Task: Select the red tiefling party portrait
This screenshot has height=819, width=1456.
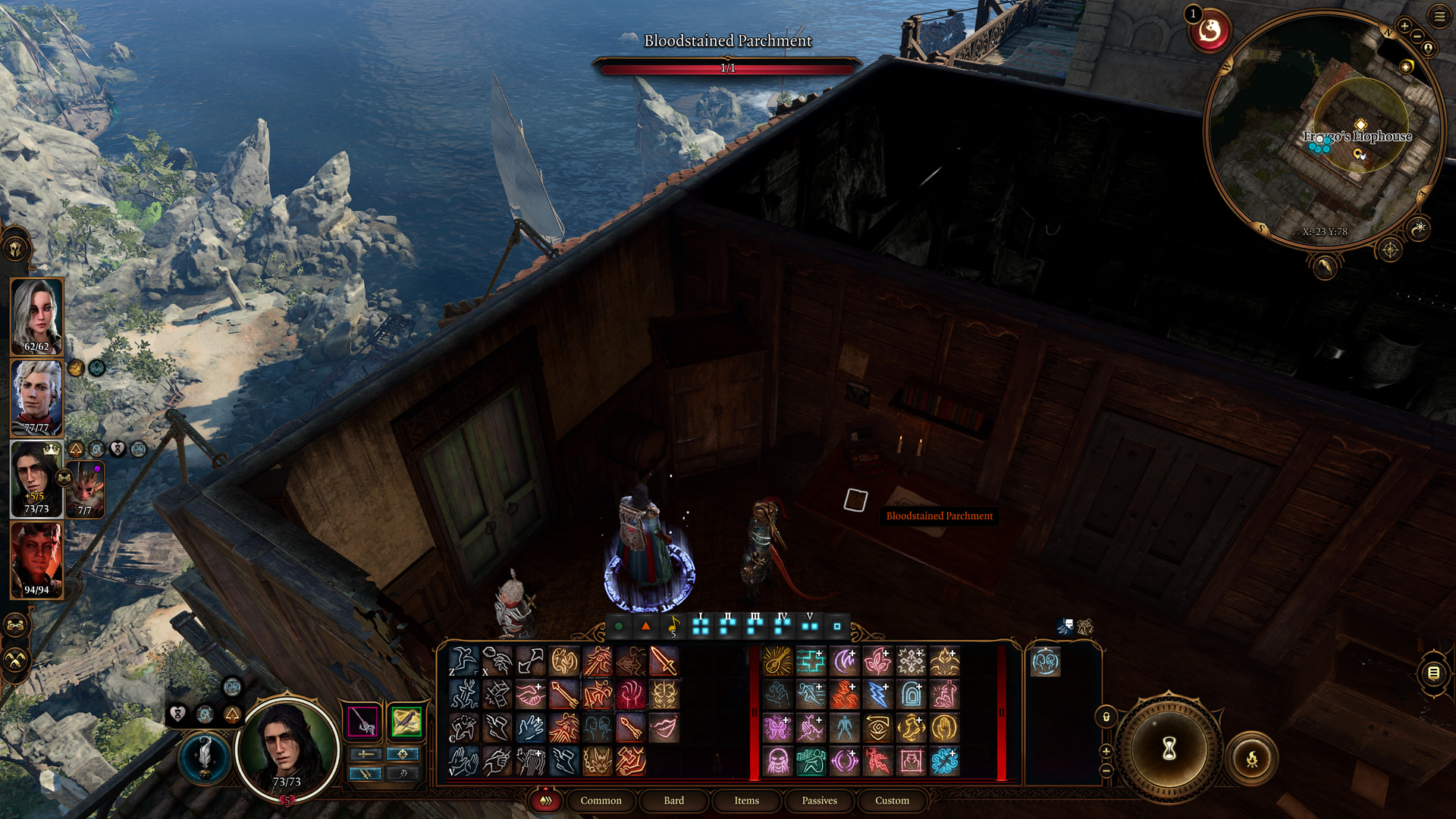Action: [36, 560]
